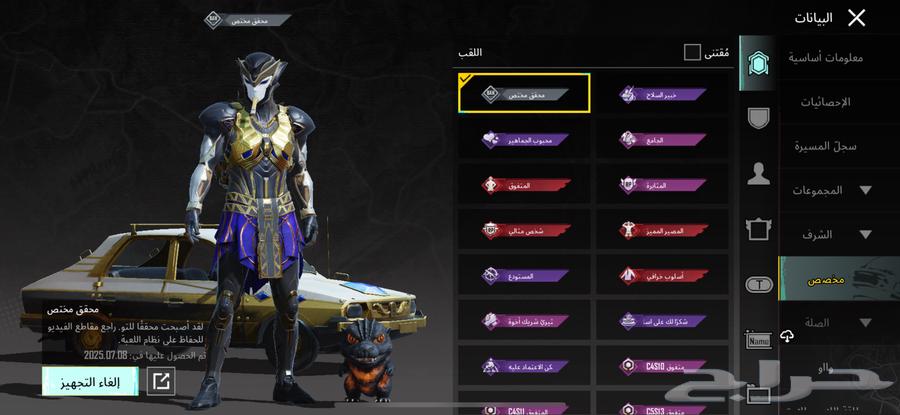900x415 pixels.
Task: Open معلومات أساسية basic info section
Action: coord(825,58)
